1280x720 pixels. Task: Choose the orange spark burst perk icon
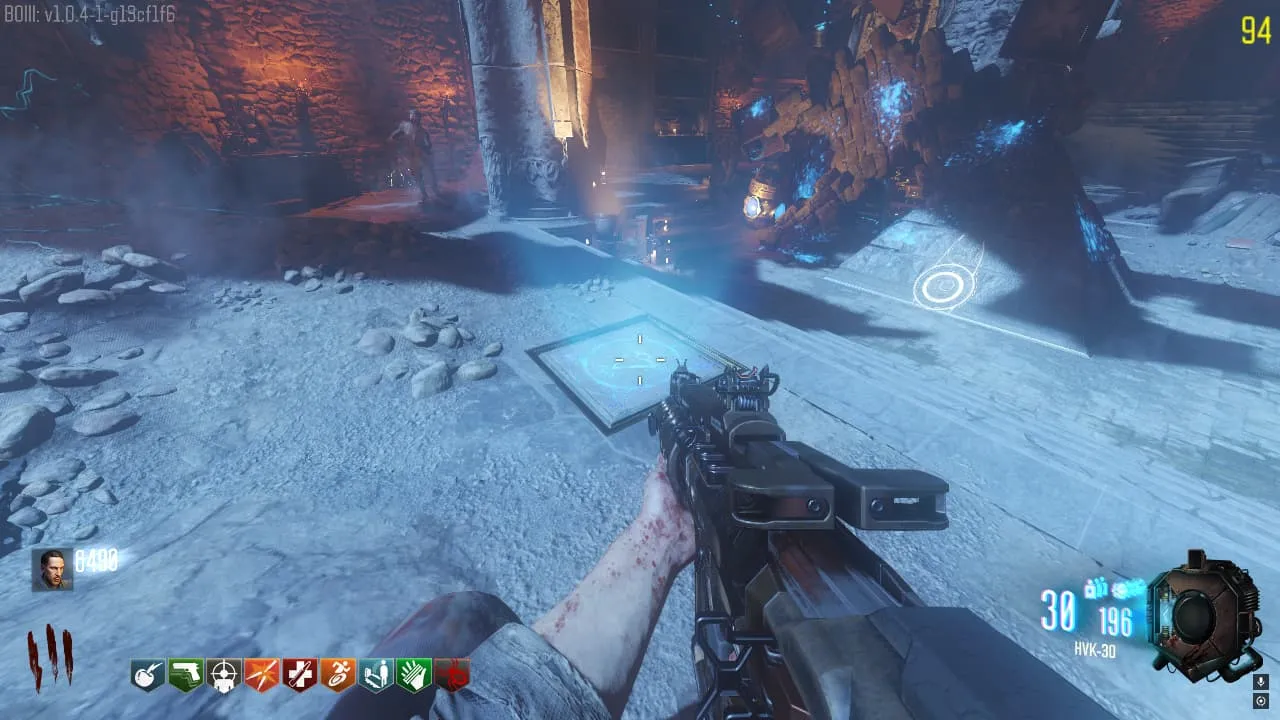point(261,675)
